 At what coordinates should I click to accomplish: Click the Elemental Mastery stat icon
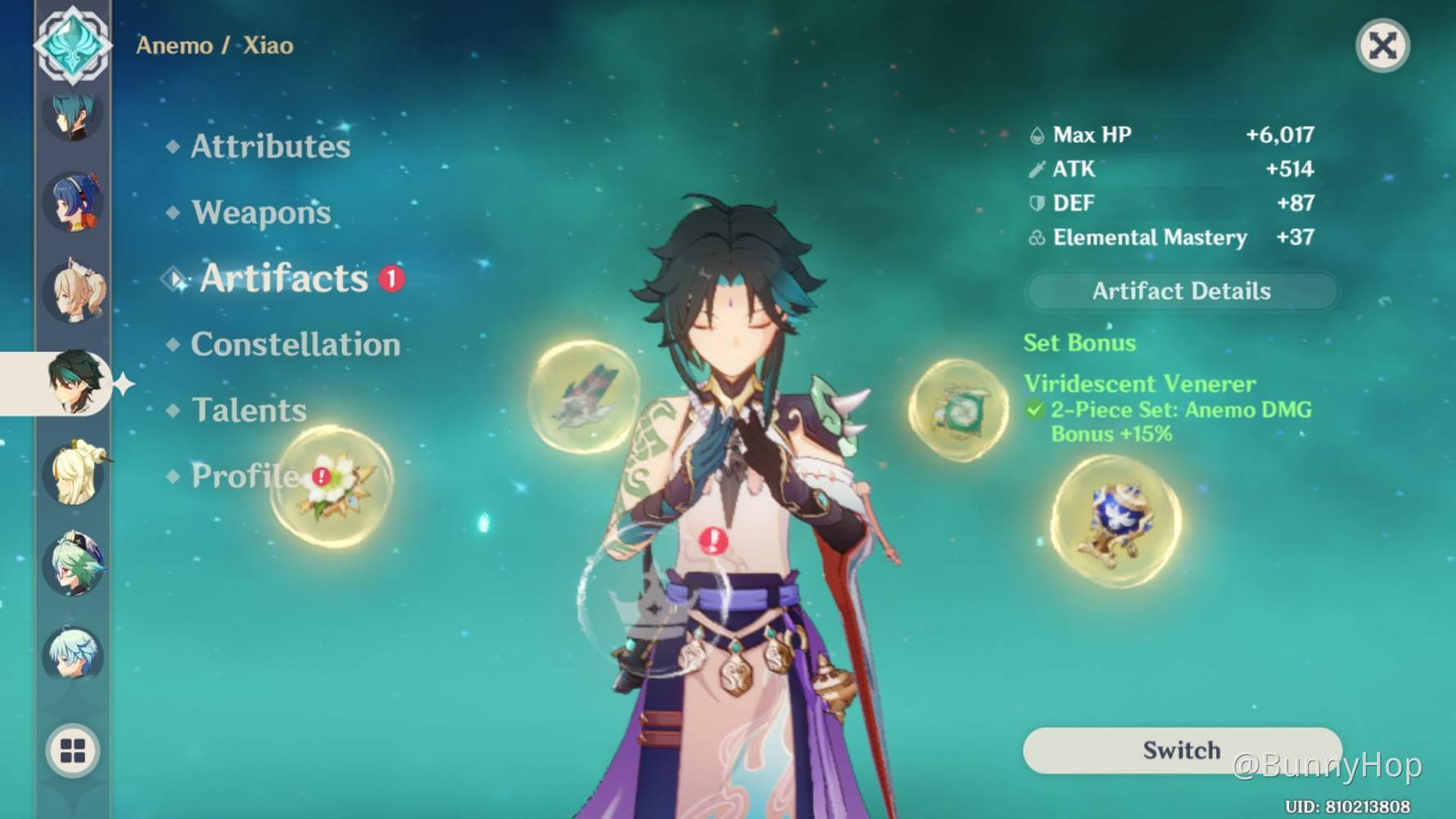click(1037, 238)
